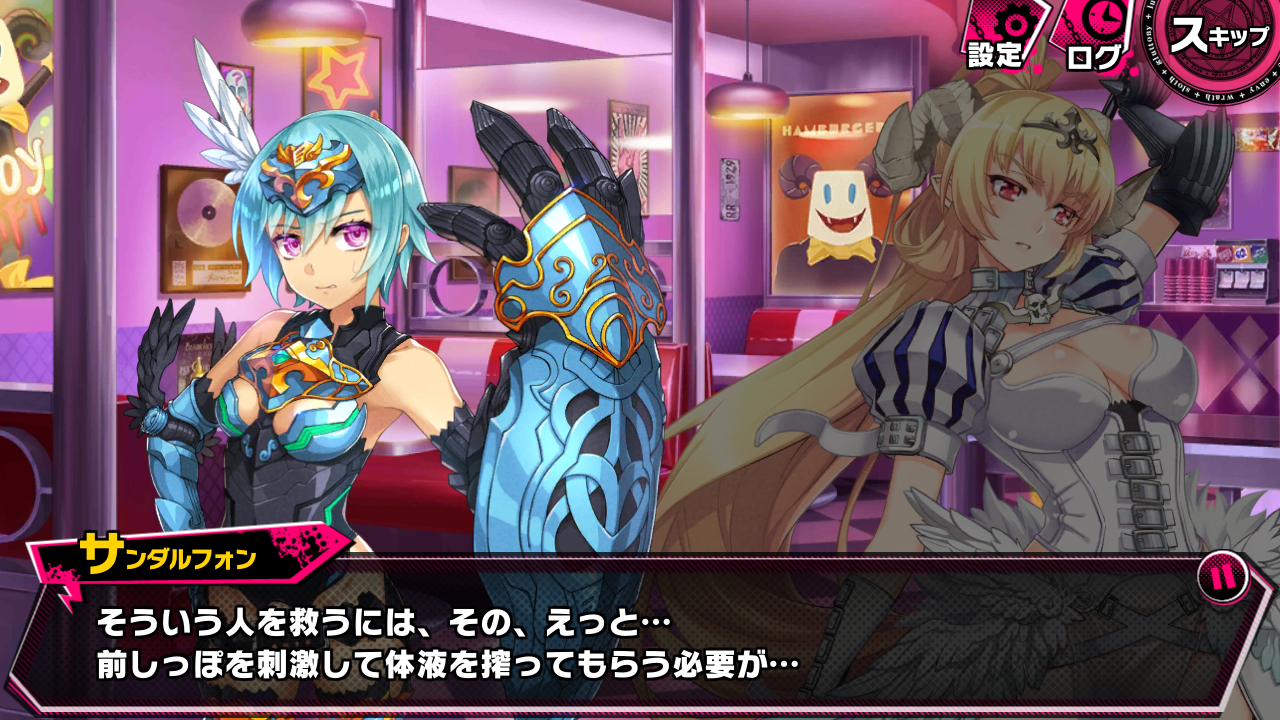Click the pink pause icon on dialogue box
1280x720 pixels.
[1222, 578]
